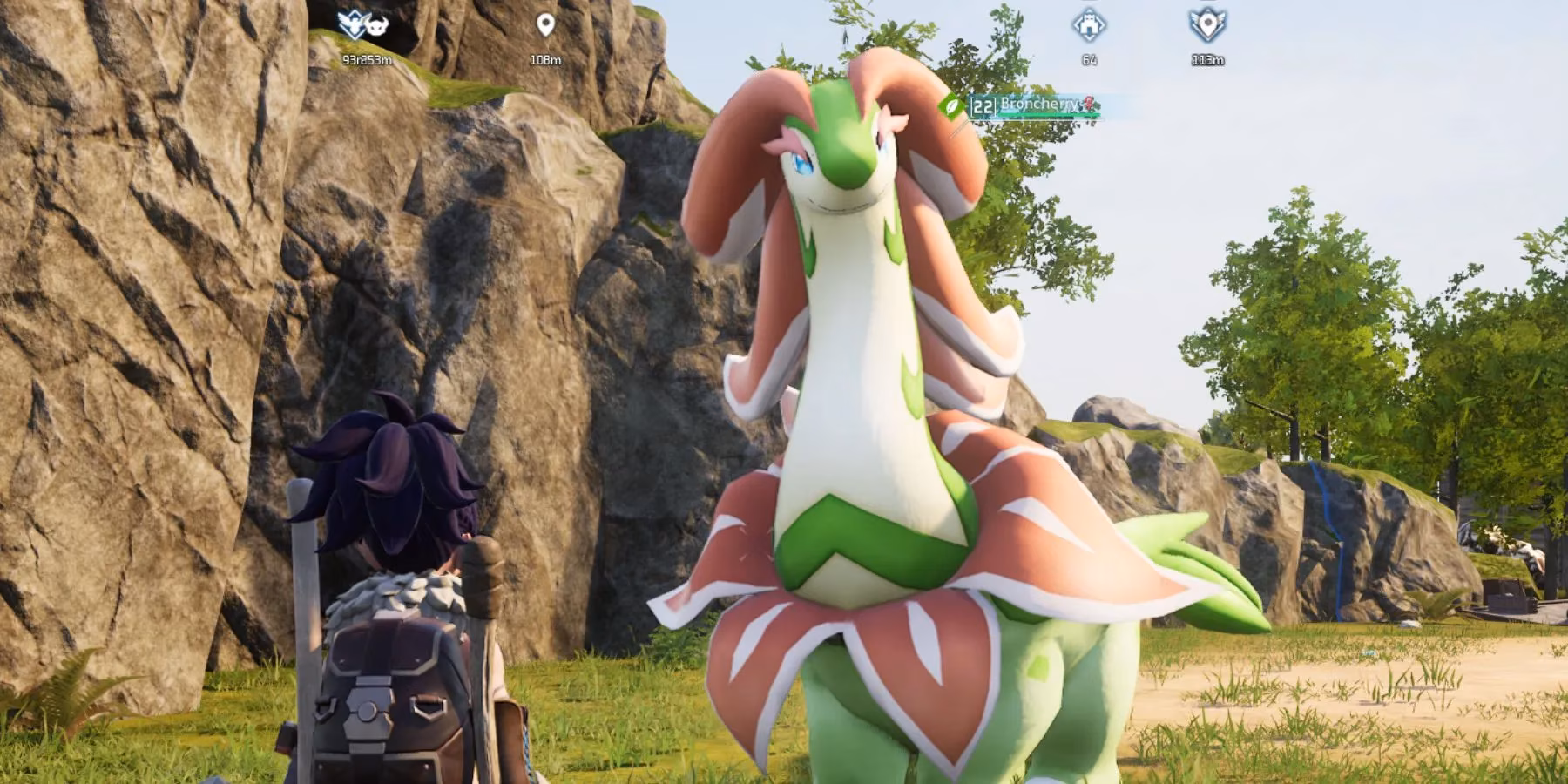This screenshot has height=784, width=1568.
Task: Click the blue winged guild emblem marker
Action: (353, 24)
